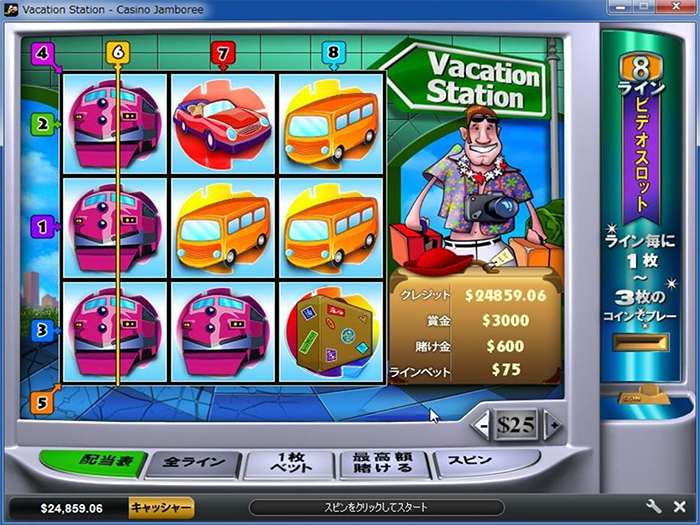Image resolution: width=700 pixels, height=525 pixels.
Task: Open the wrench settings icon
Action: [x=654, y=507]
